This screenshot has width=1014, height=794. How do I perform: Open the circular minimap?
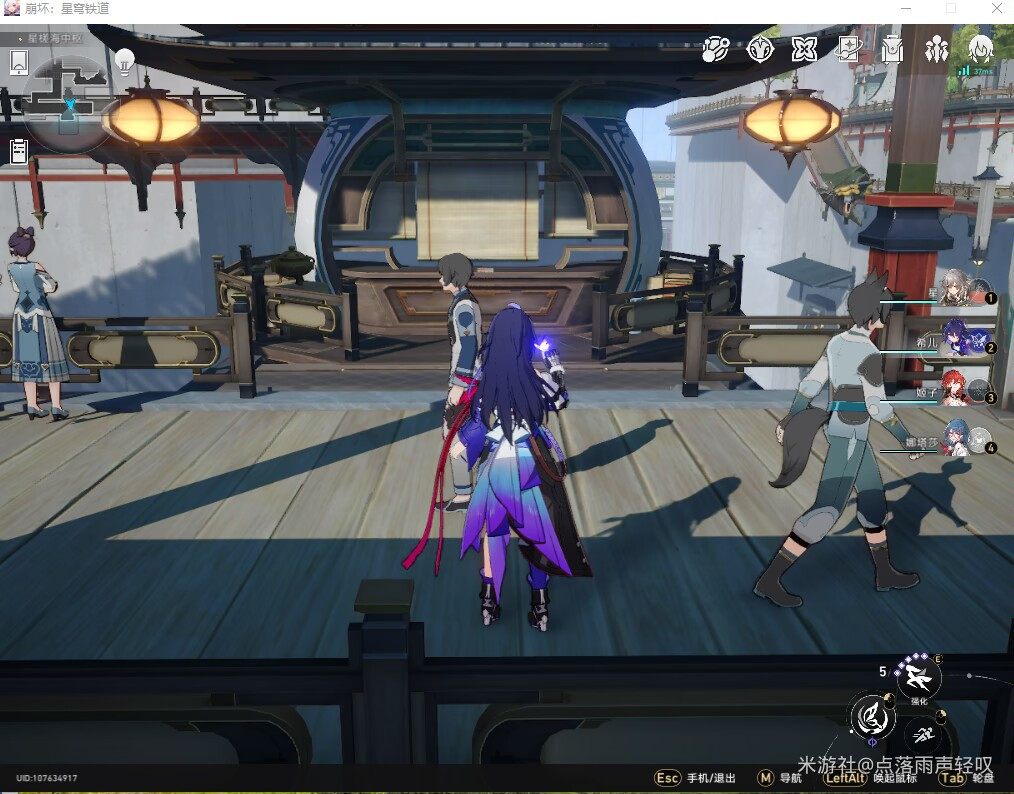68,100
